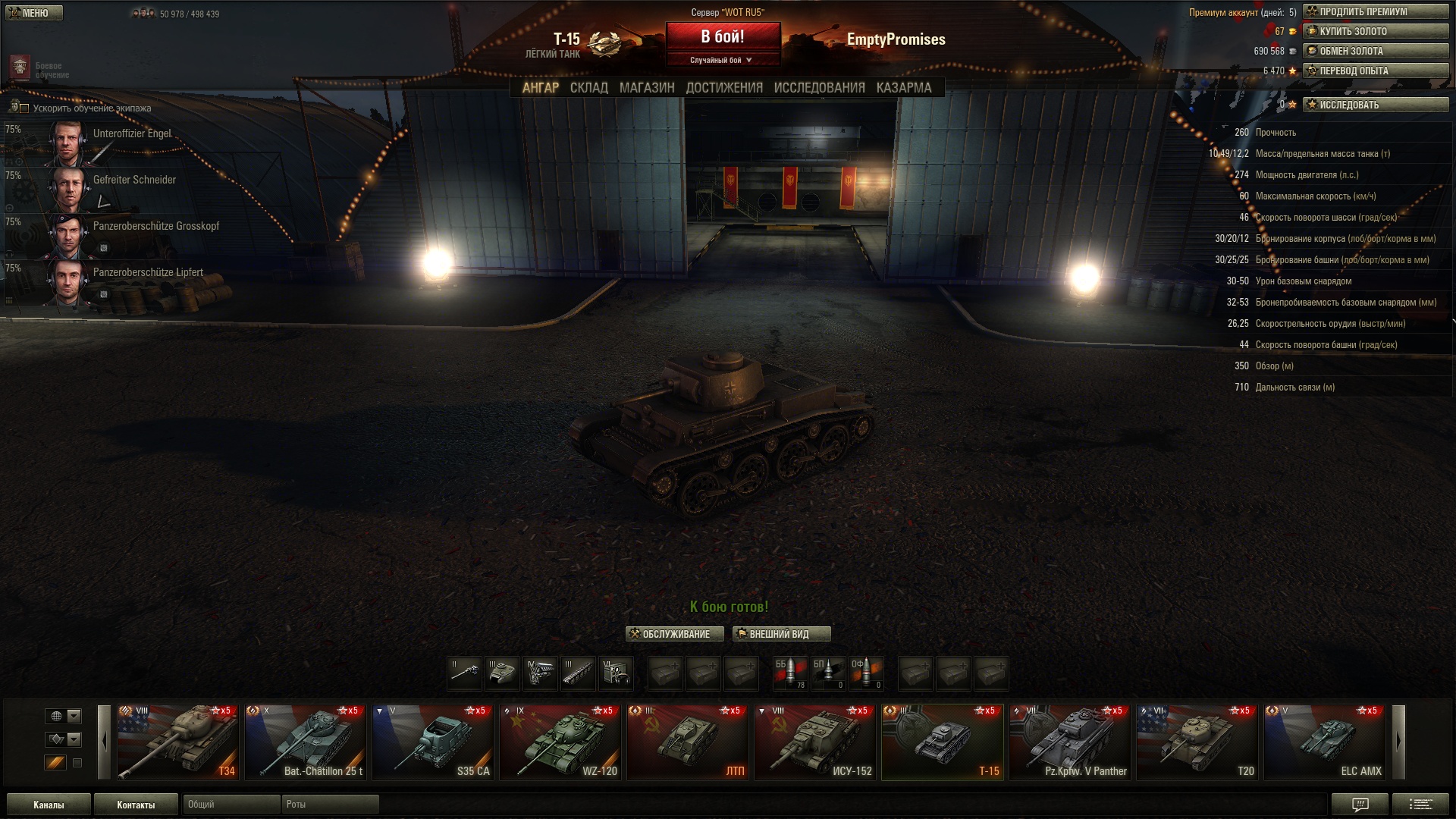Screen dimensions: 1456x819
Task: Open the КАЗАРМА barracks tab
Action: 903,88
